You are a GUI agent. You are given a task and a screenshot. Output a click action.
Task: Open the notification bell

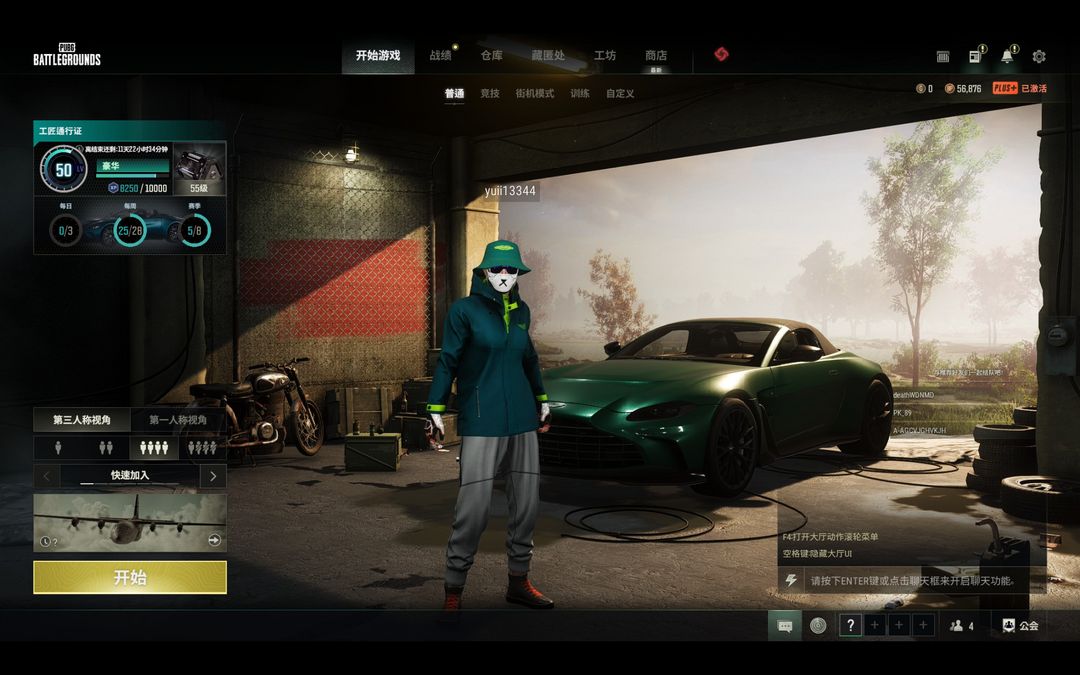[x=1007, y=57]
